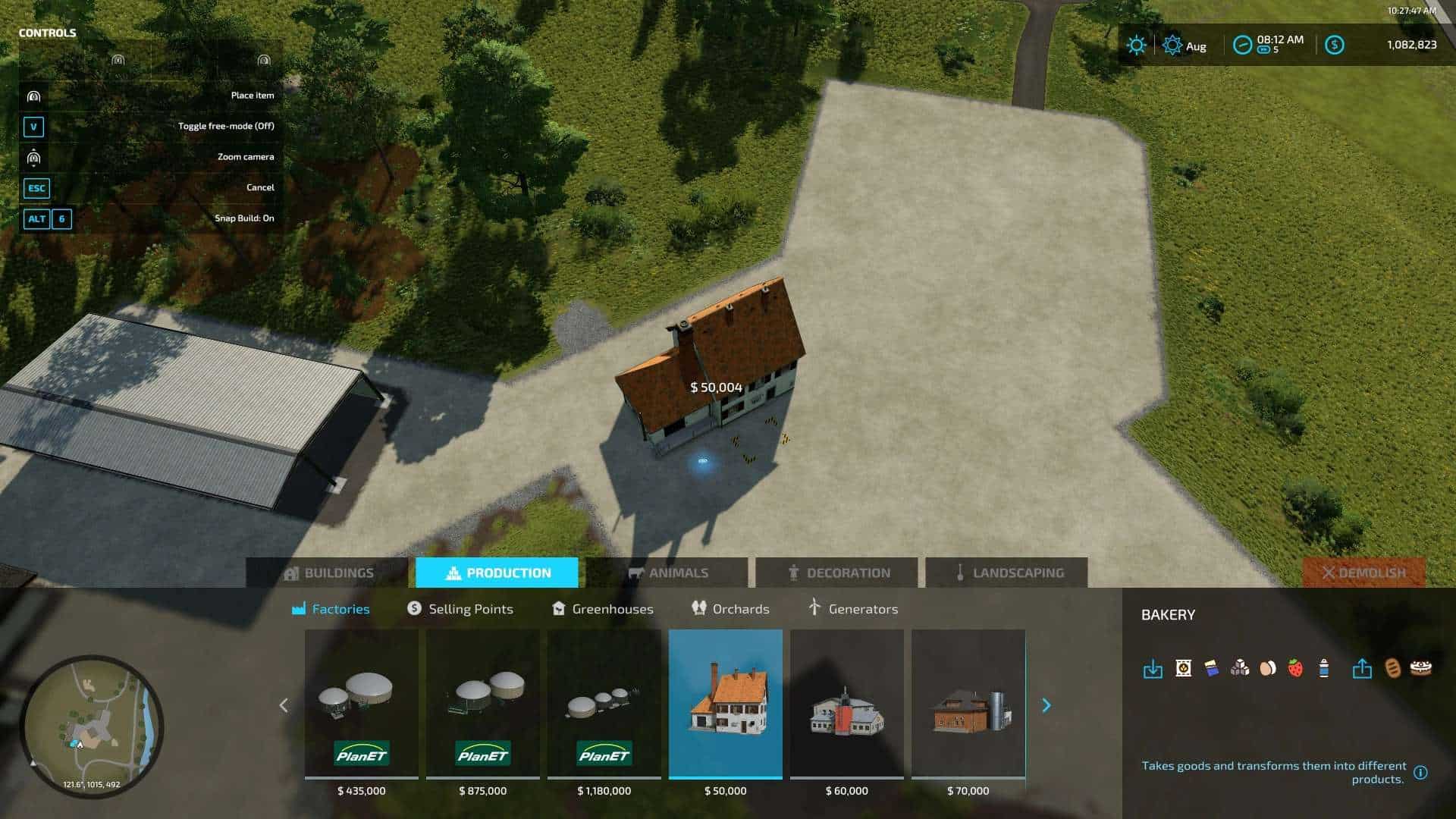
Task: Select the eggs ingredient icon
Action: [x=1266, y=667]
